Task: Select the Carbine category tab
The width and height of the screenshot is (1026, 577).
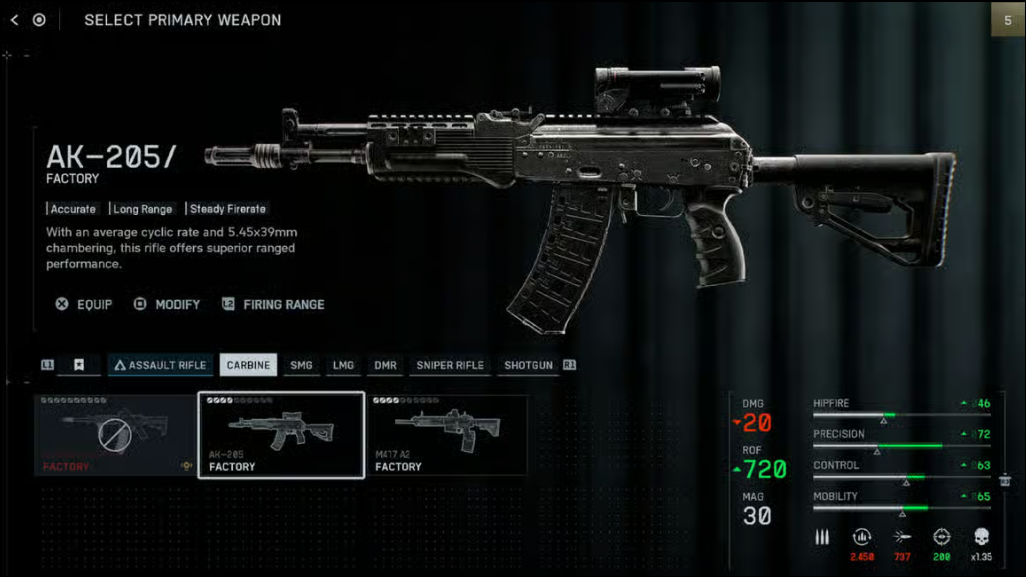Action: click(248, 365)
